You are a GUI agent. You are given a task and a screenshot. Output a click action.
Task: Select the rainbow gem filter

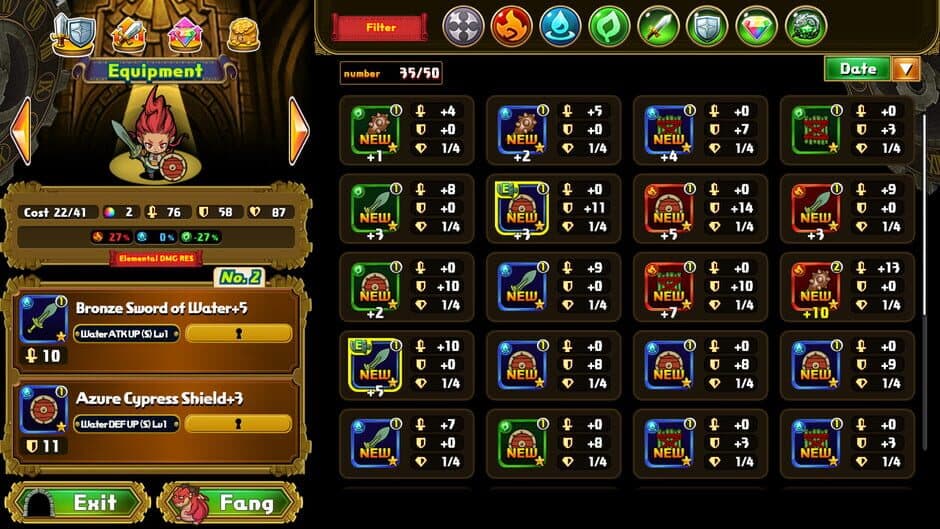click(x=757, y=26)
